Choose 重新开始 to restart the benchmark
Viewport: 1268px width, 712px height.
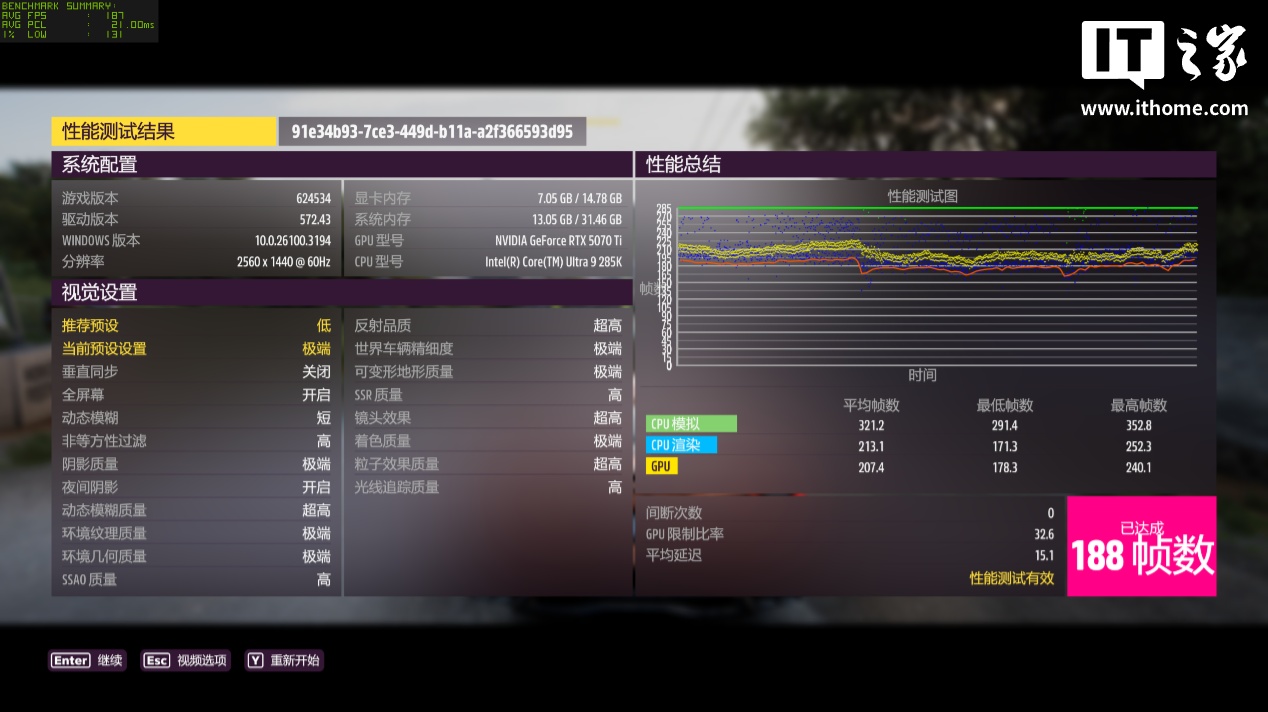click(285, 660)
